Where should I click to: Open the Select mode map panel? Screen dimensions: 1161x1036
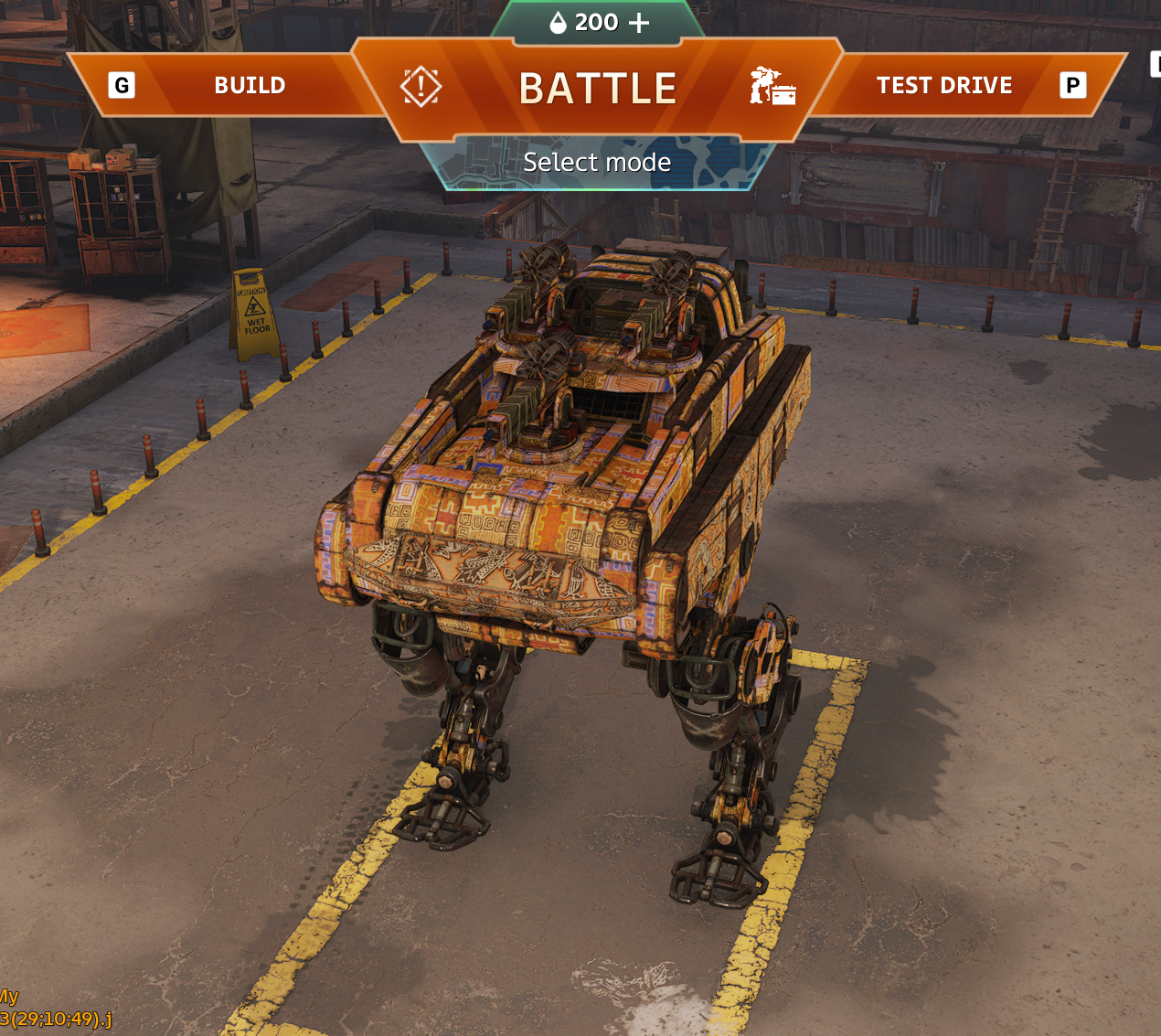point(597,163)
